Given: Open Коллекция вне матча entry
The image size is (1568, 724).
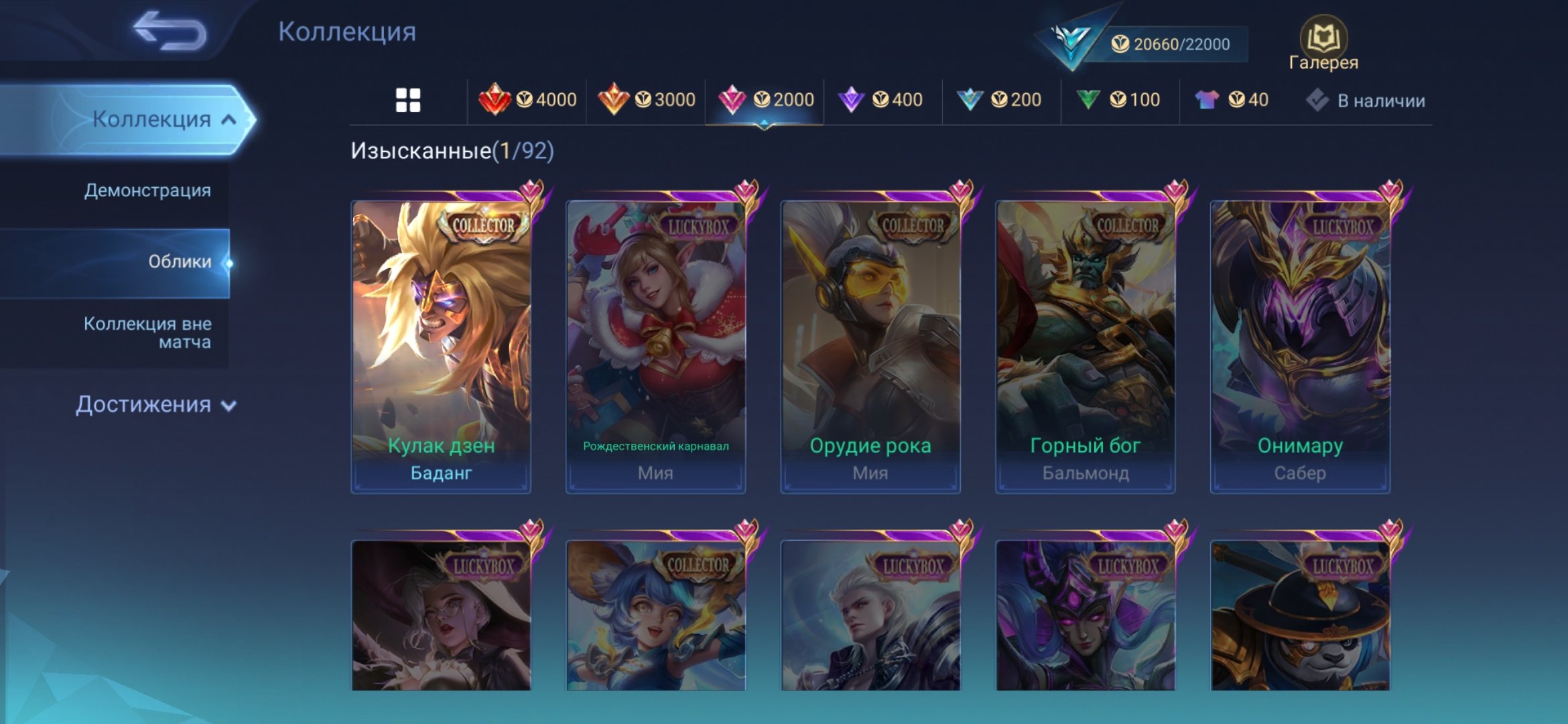Looking at the screenshot, I should 147,333.
